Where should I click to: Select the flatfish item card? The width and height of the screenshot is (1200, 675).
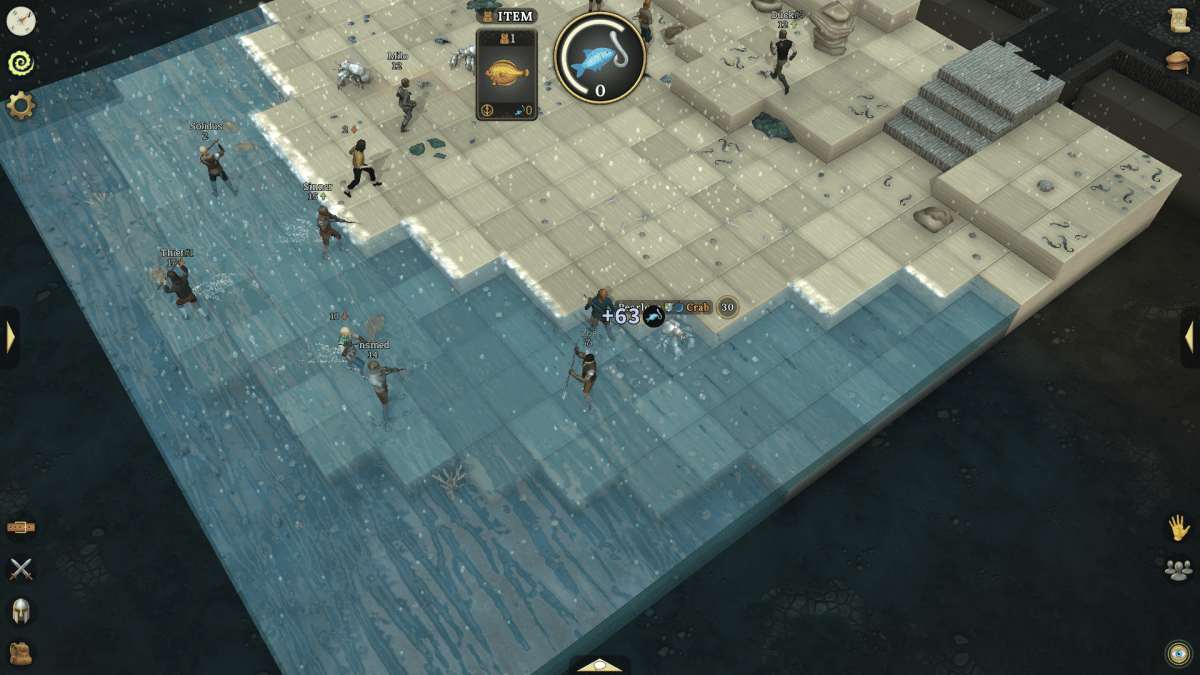click(507, 74)
